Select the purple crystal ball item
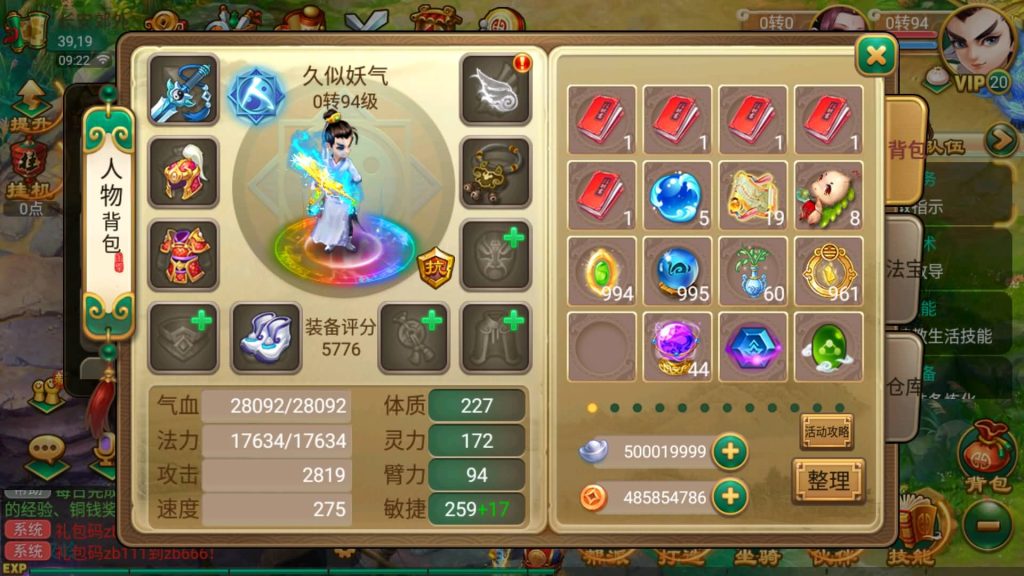The width and height of the screenshot is (1024, 576). [x=677, y=346]
